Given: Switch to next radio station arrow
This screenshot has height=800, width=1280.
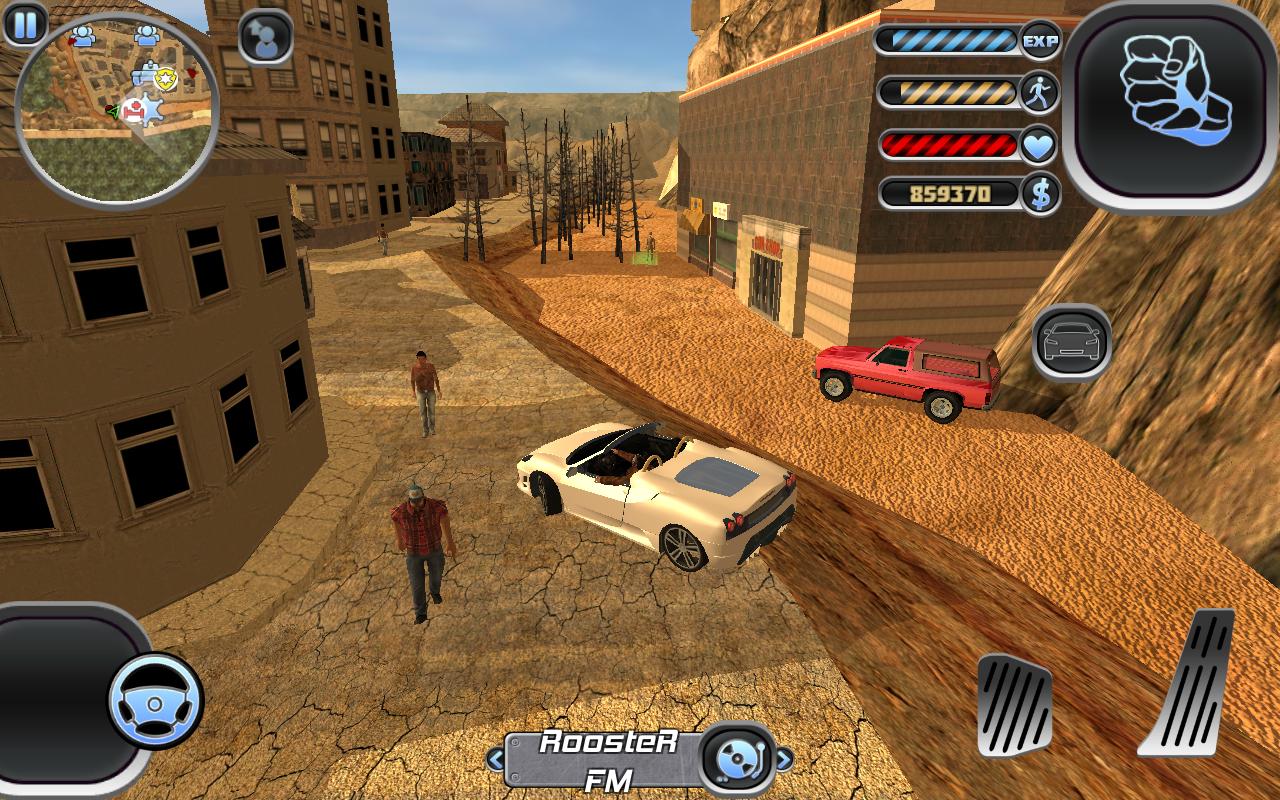Looking at the screenshot, I should 783,760.
